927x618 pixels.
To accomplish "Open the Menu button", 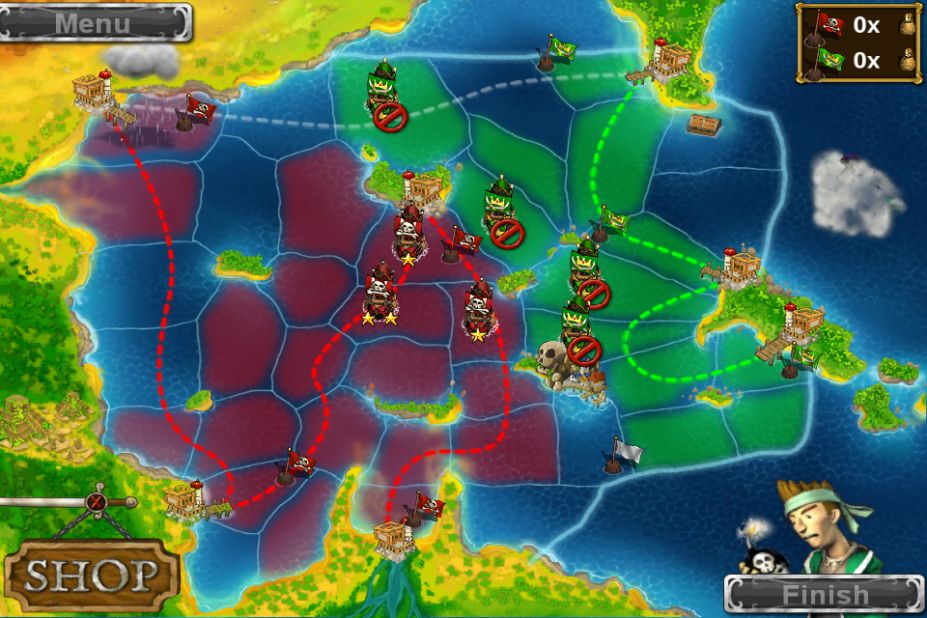I will click(x=95, y=22).
